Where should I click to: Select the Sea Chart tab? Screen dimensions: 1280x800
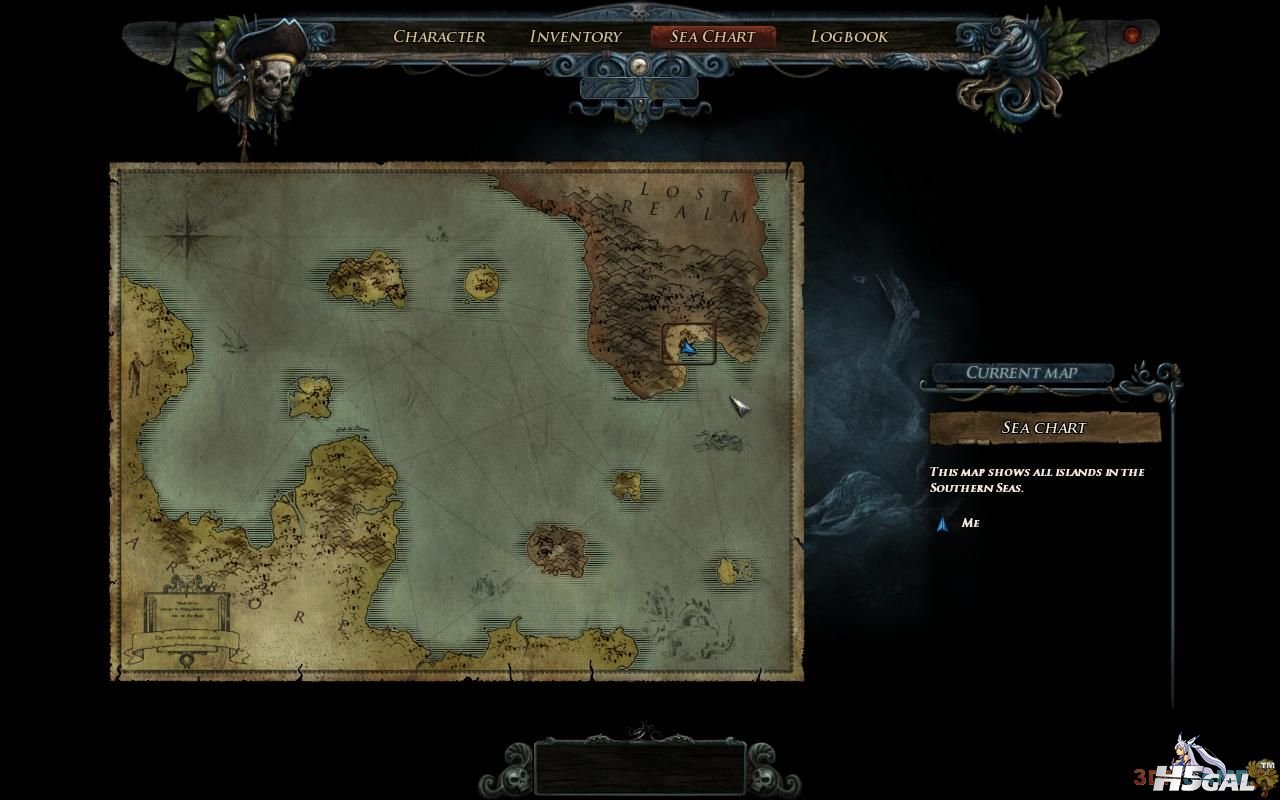[x=712, y=37]
